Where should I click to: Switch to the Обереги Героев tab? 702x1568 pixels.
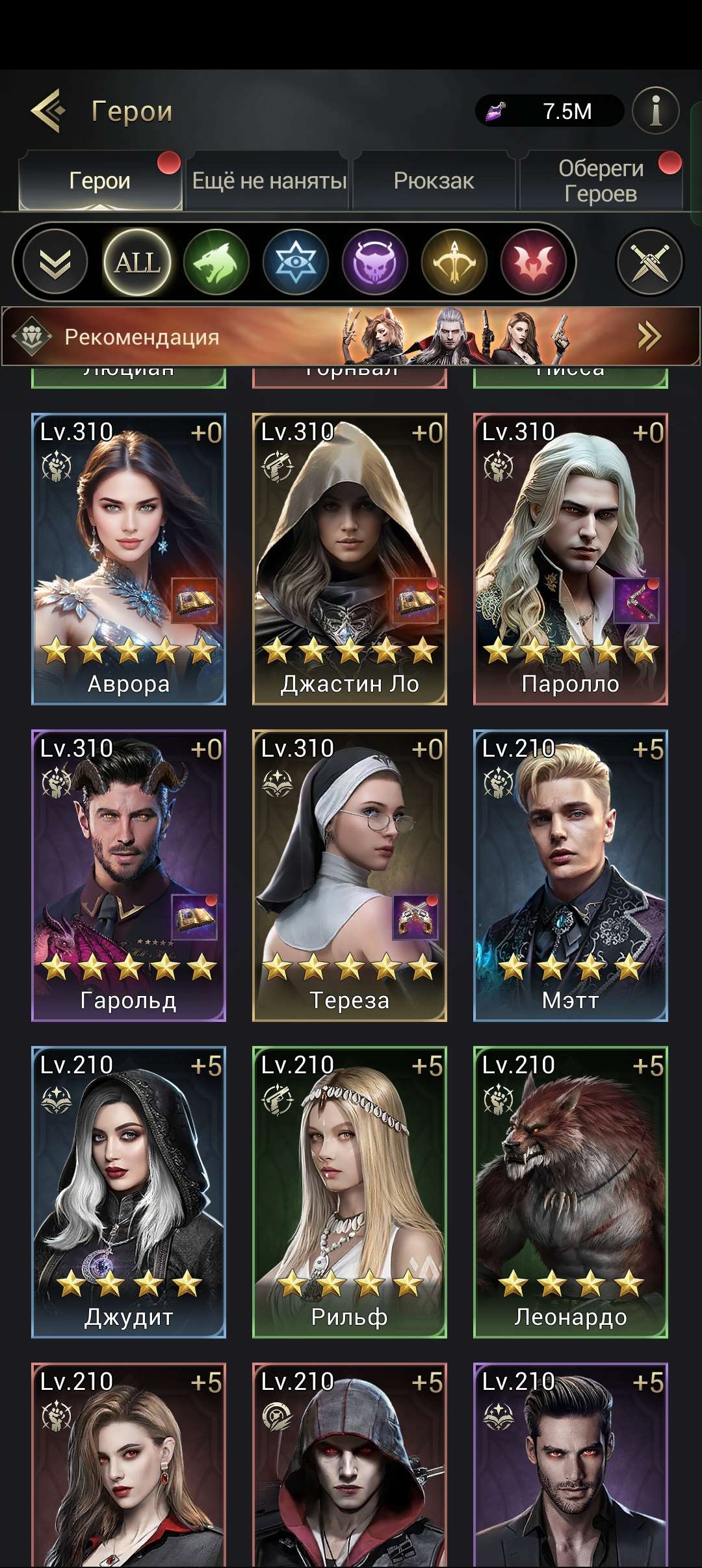click(x=601, y=181)
